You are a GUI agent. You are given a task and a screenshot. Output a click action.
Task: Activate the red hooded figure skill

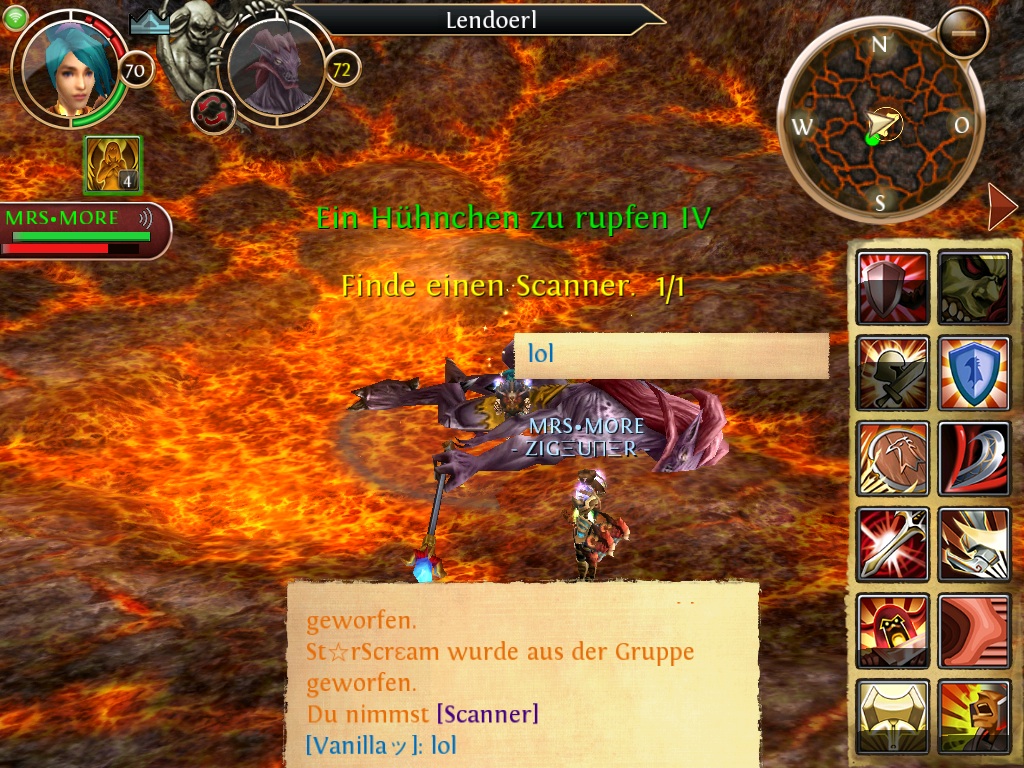[x=893, y=630]
